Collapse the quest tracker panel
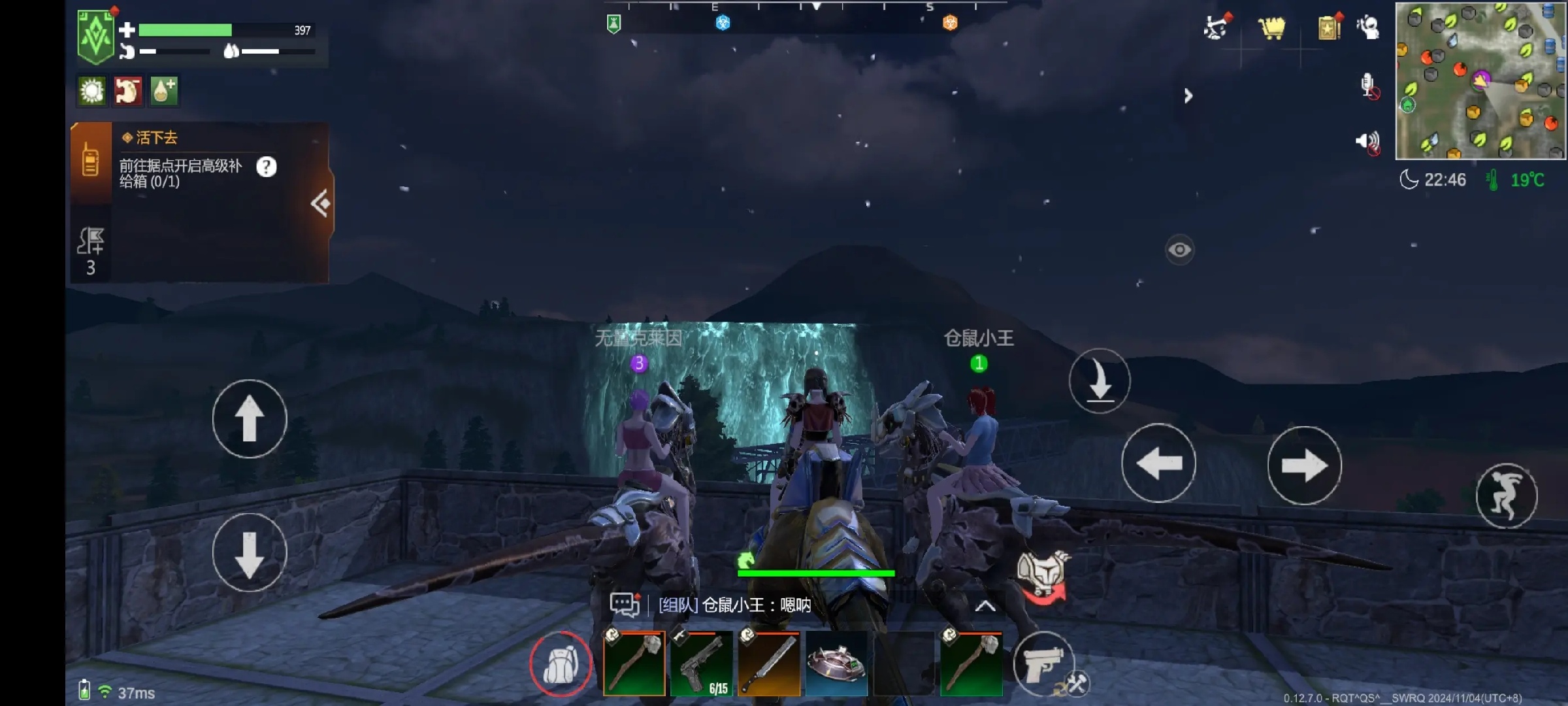Screen dimensions: 1568x706 click(320, 203)
